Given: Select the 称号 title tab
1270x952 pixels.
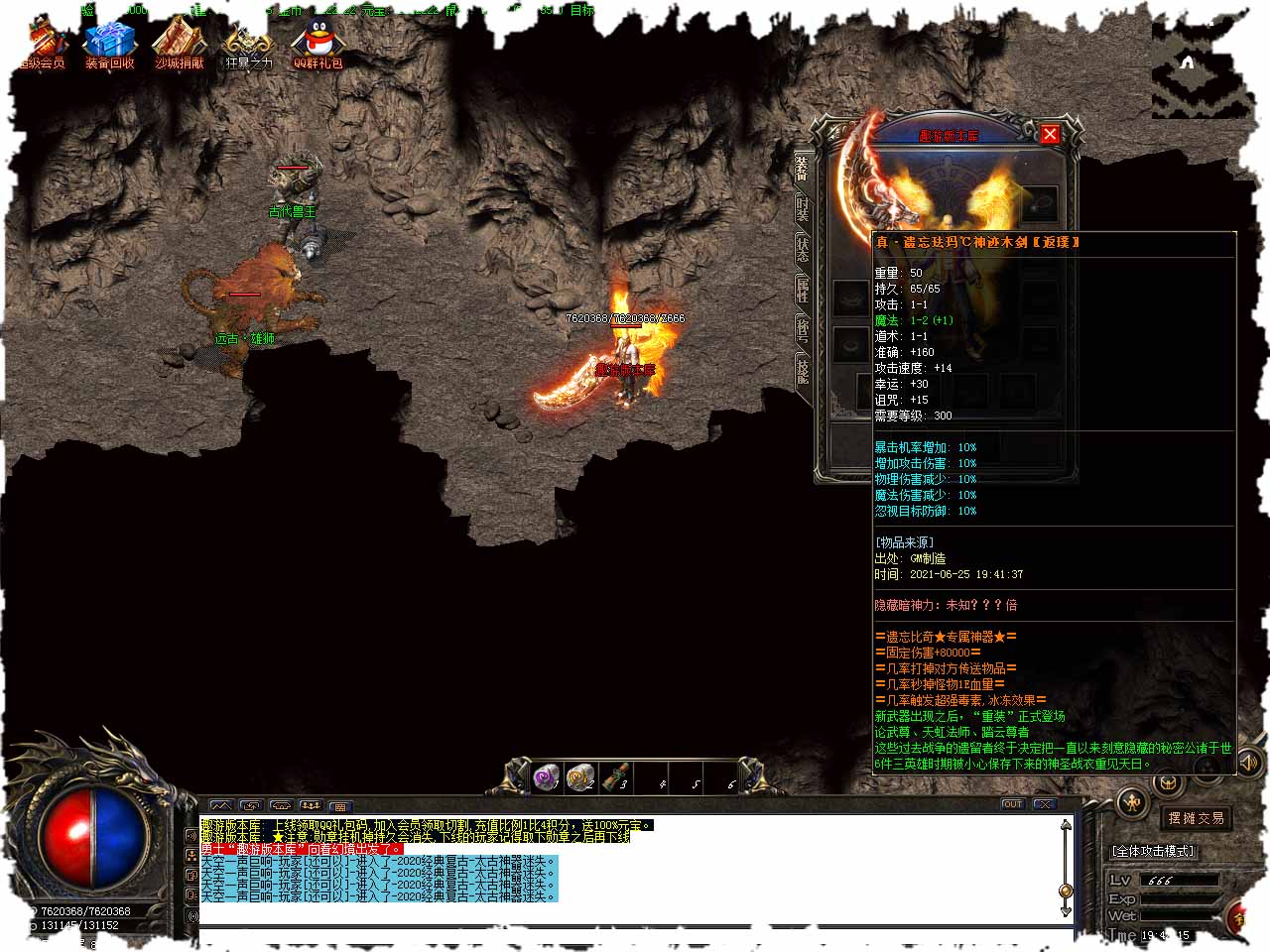Looking at the screenshot, I should pyautogui.click(x=802, y=330).
